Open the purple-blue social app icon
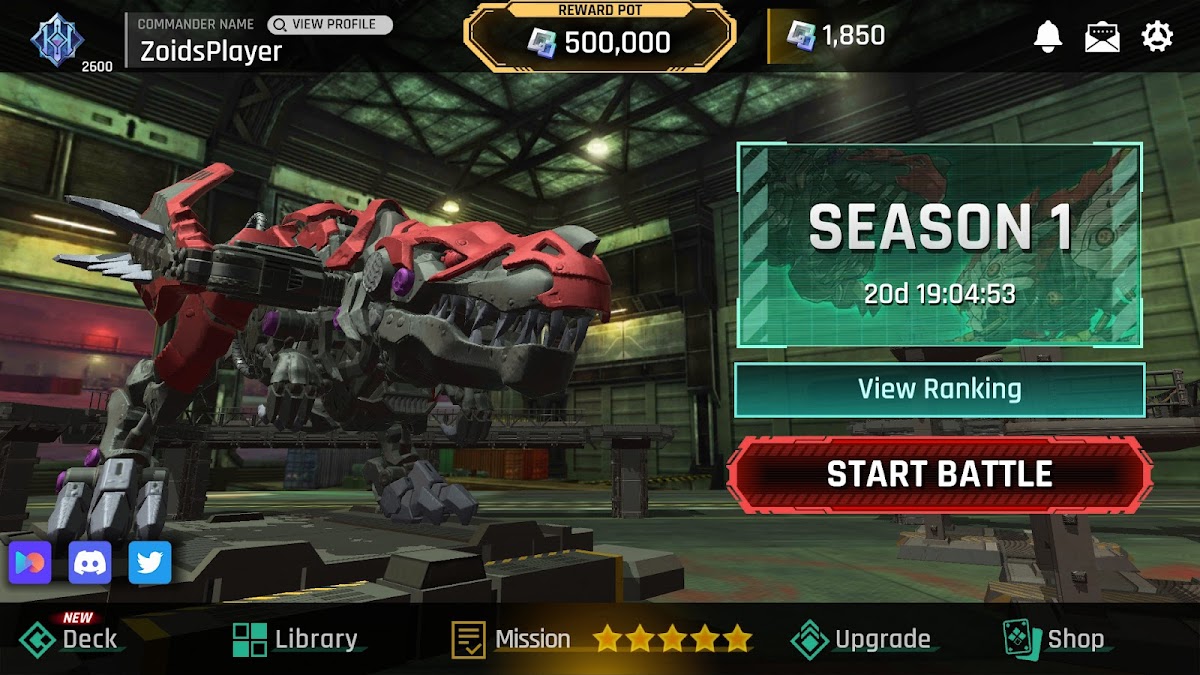The width and height of the screenshot is (1200, 675). (30, 563)
